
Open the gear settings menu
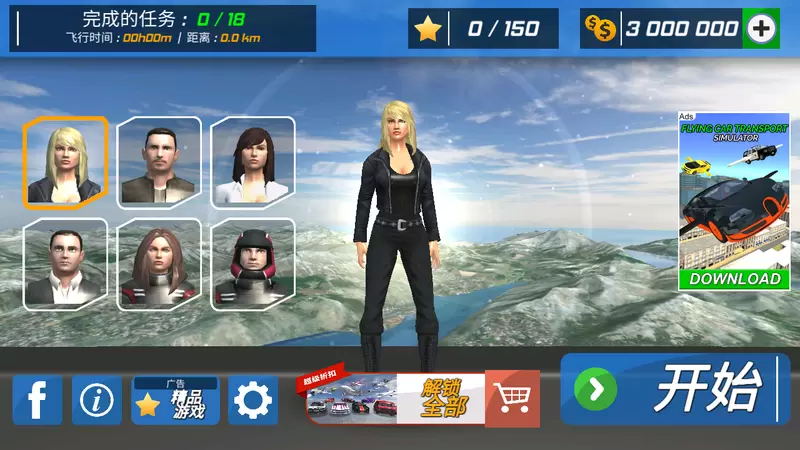point(253,400)
